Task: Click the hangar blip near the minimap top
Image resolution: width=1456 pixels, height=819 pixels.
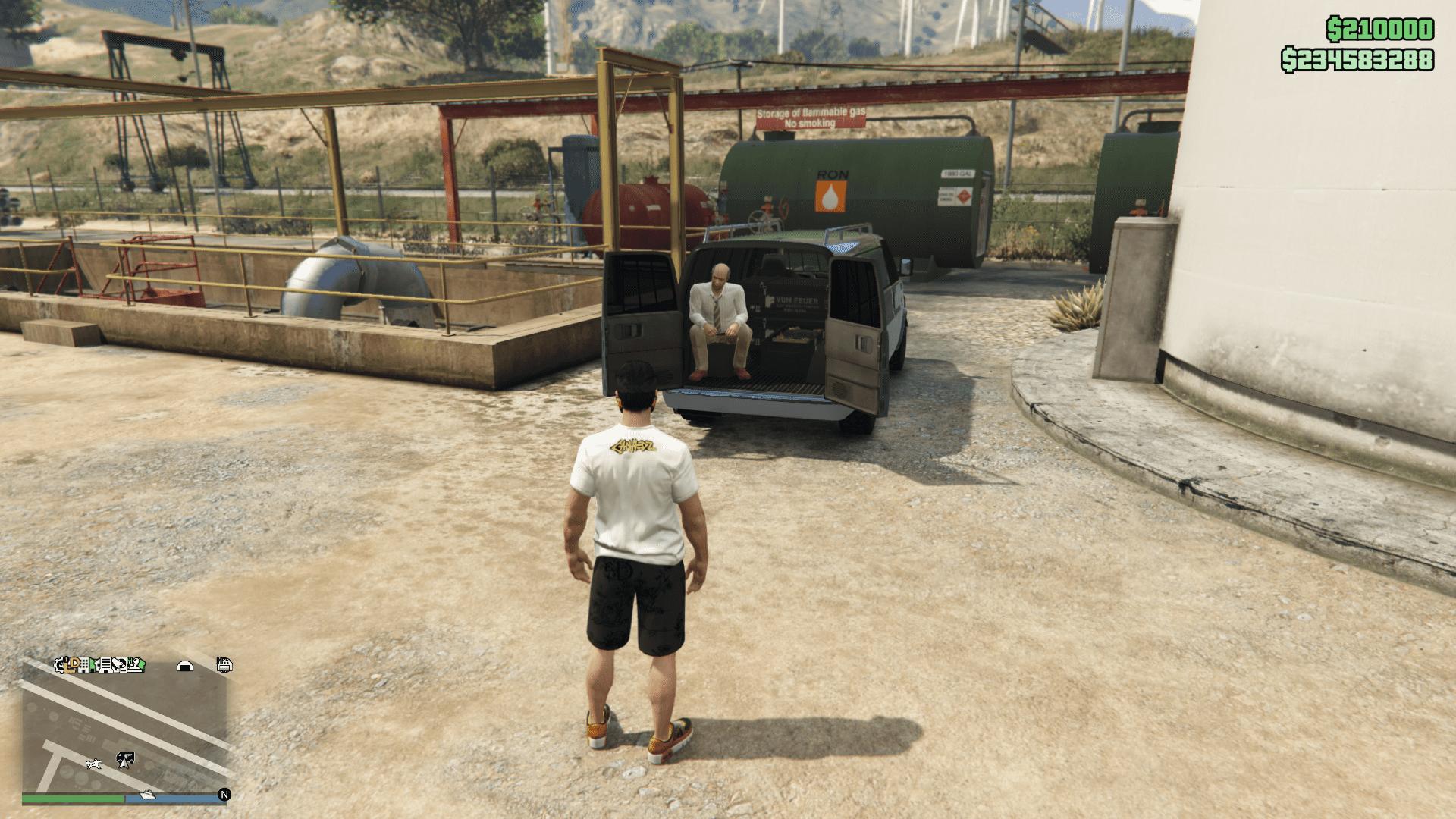Action: click(185, 666)
